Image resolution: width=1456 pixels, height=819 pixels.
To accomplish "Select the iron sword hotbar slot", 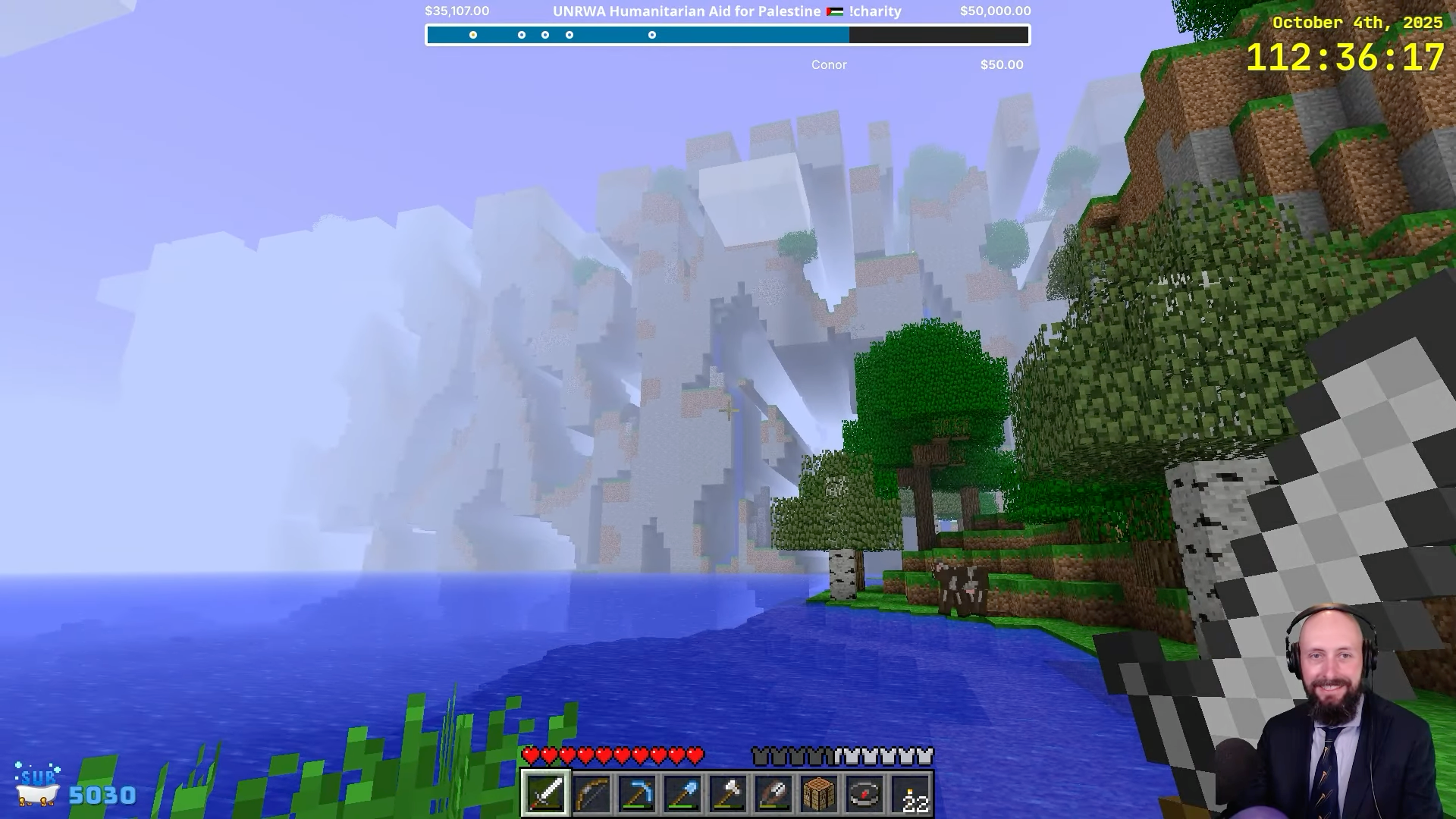I will 545,794.
